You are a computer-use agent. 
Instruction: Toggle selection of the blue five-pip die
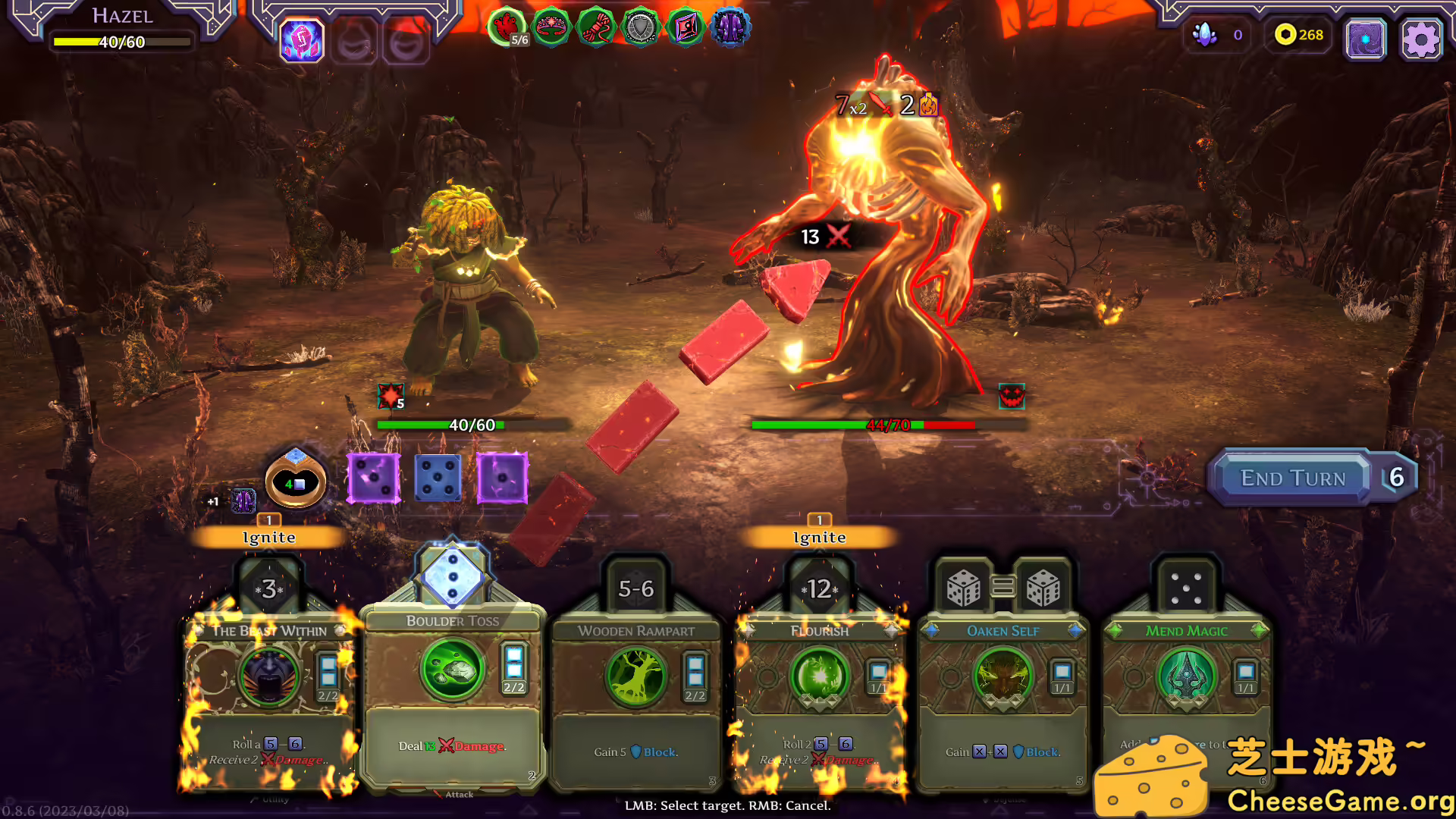coord(437,478)
